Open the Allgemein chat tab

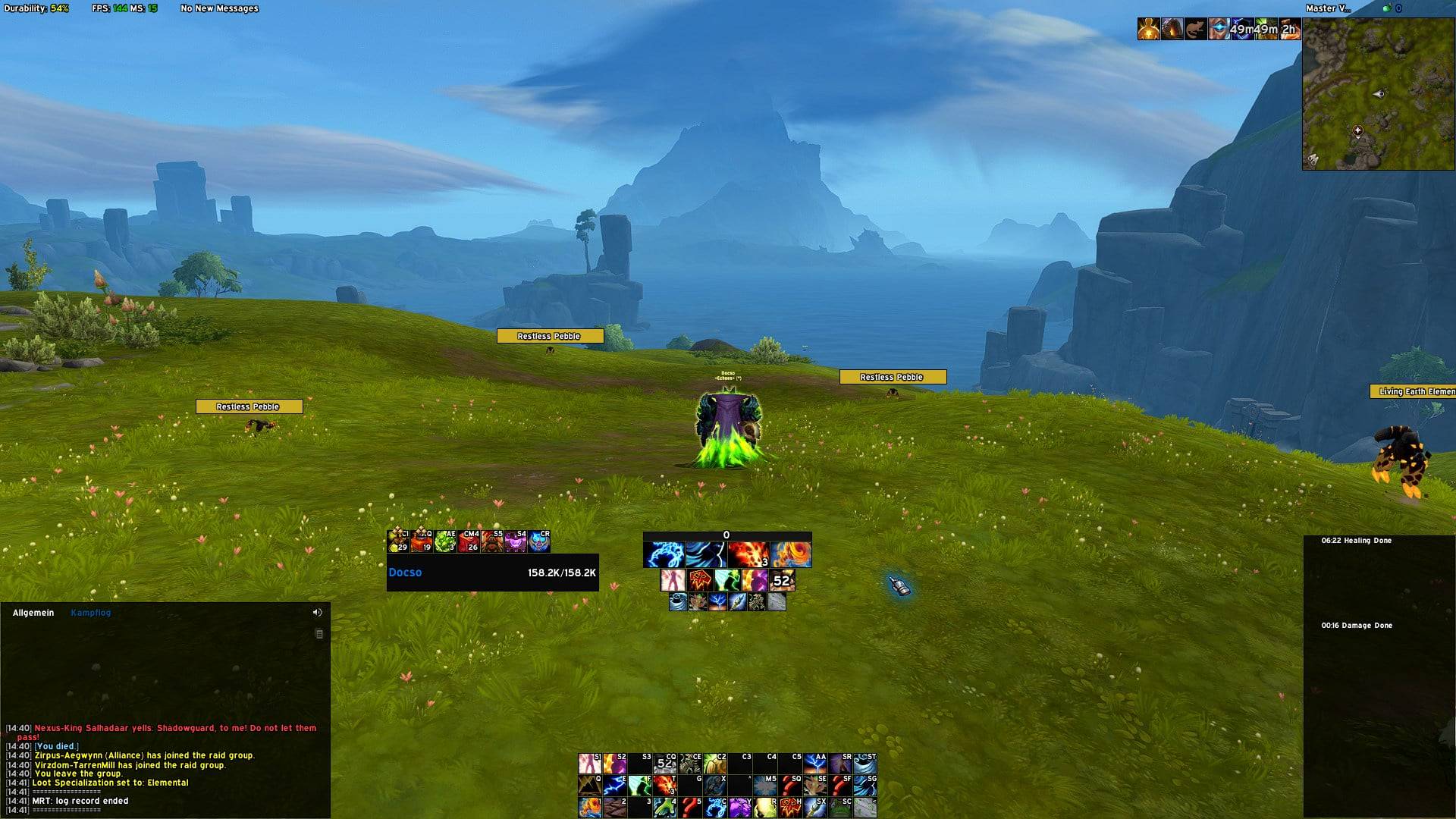click(33, 613)
